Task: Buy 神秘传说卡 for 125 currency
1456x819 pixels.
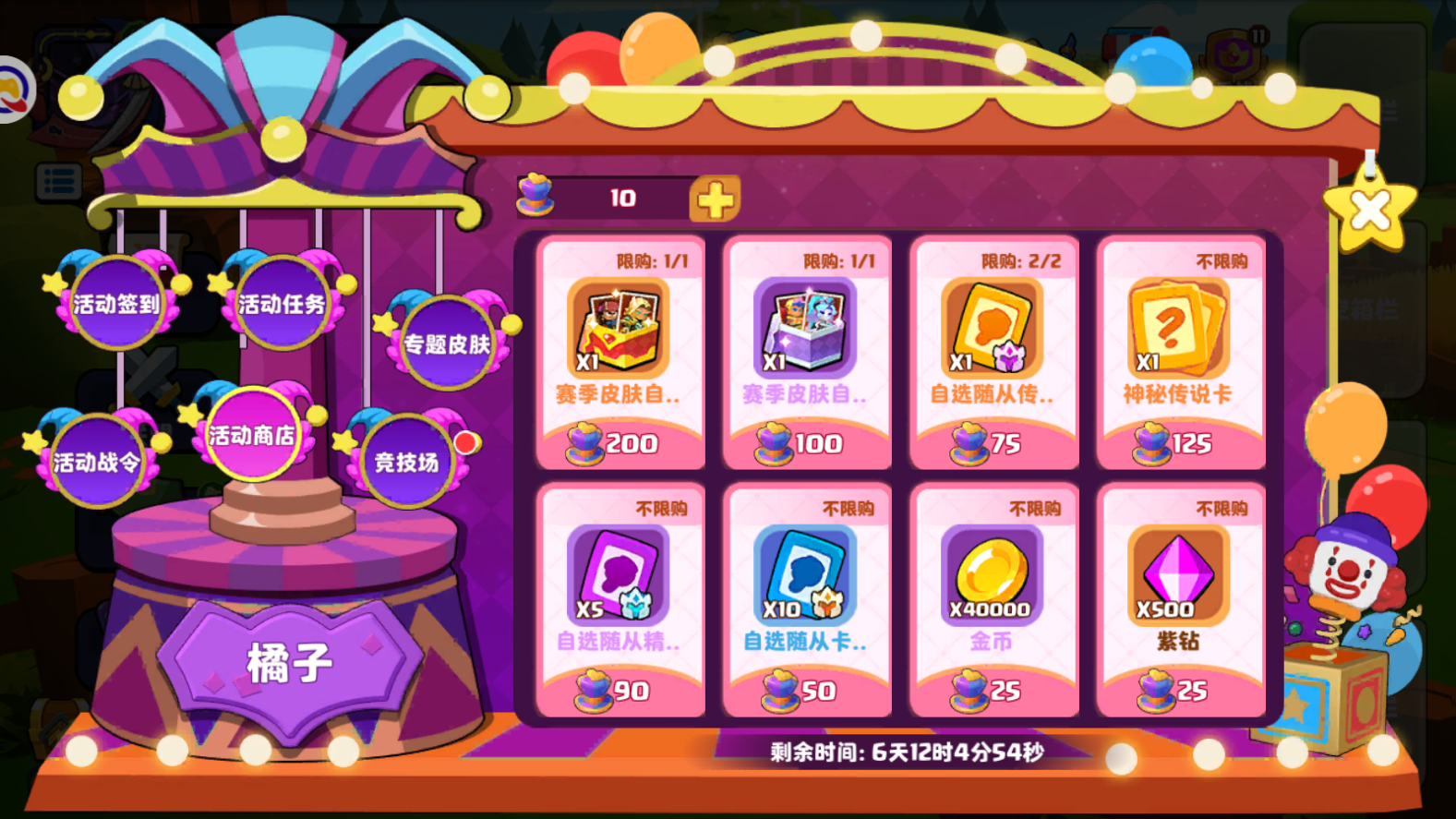Action: (1180, 443)
